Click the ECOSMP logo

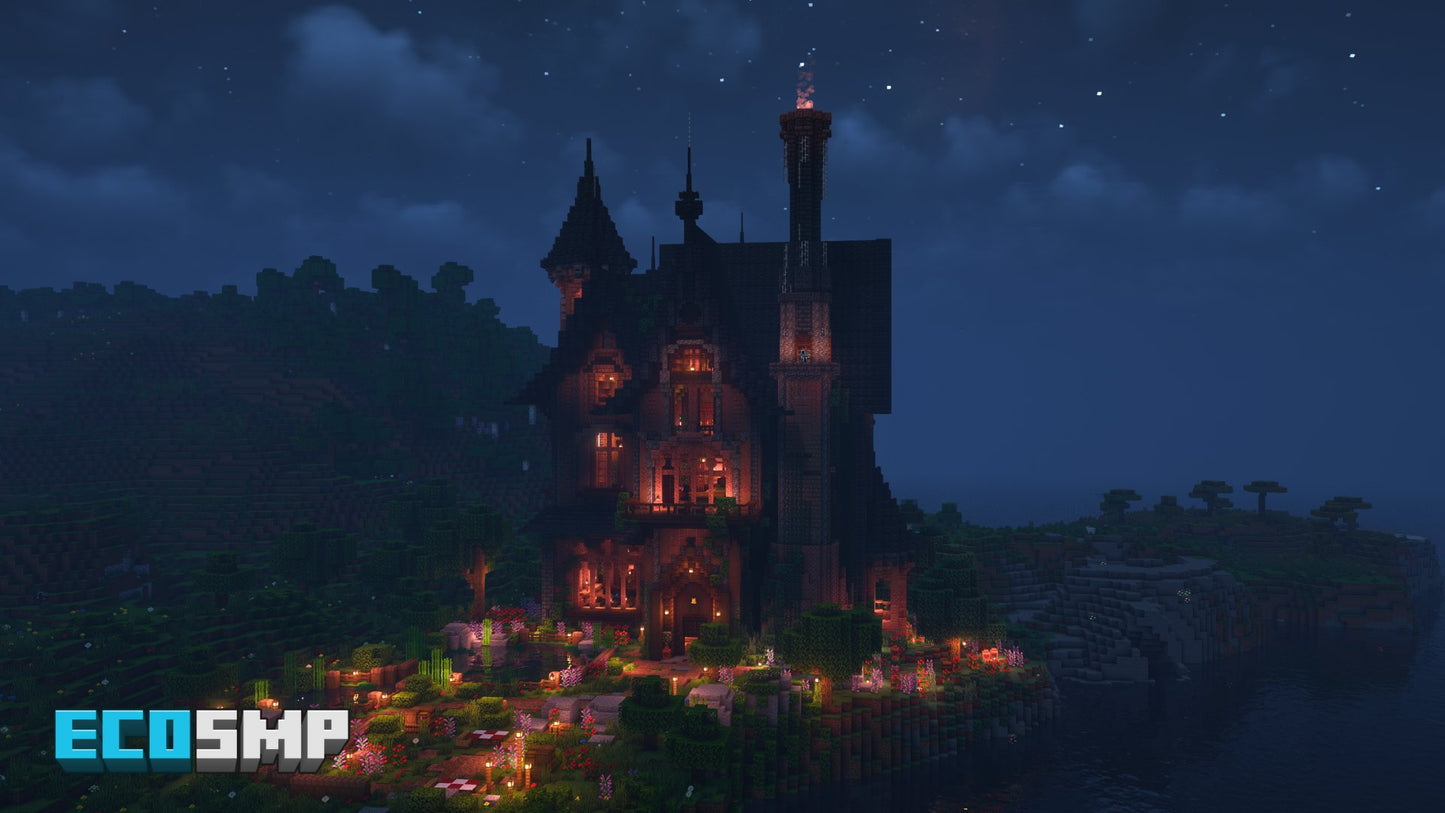[x=201, y=740]
